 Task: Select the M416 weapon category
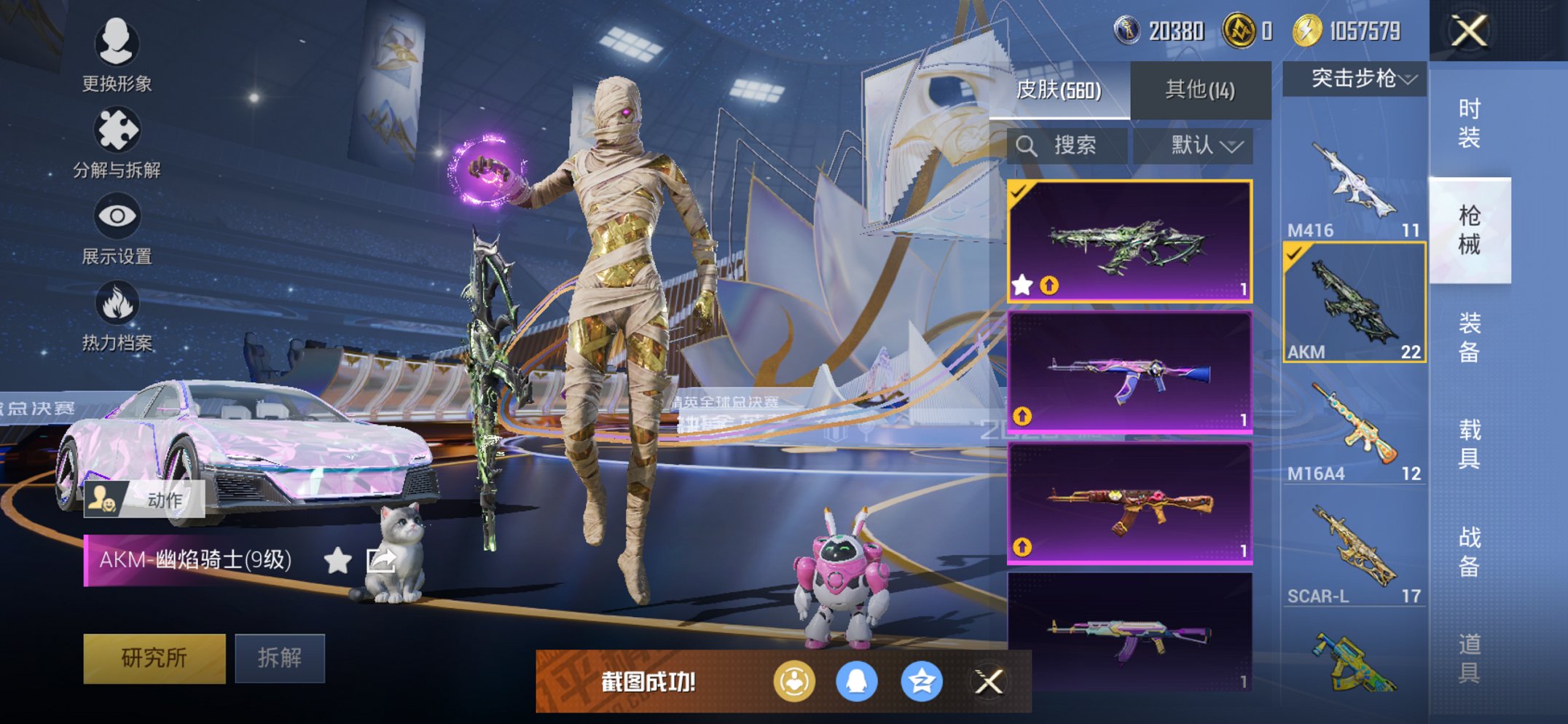[1355, 189]
